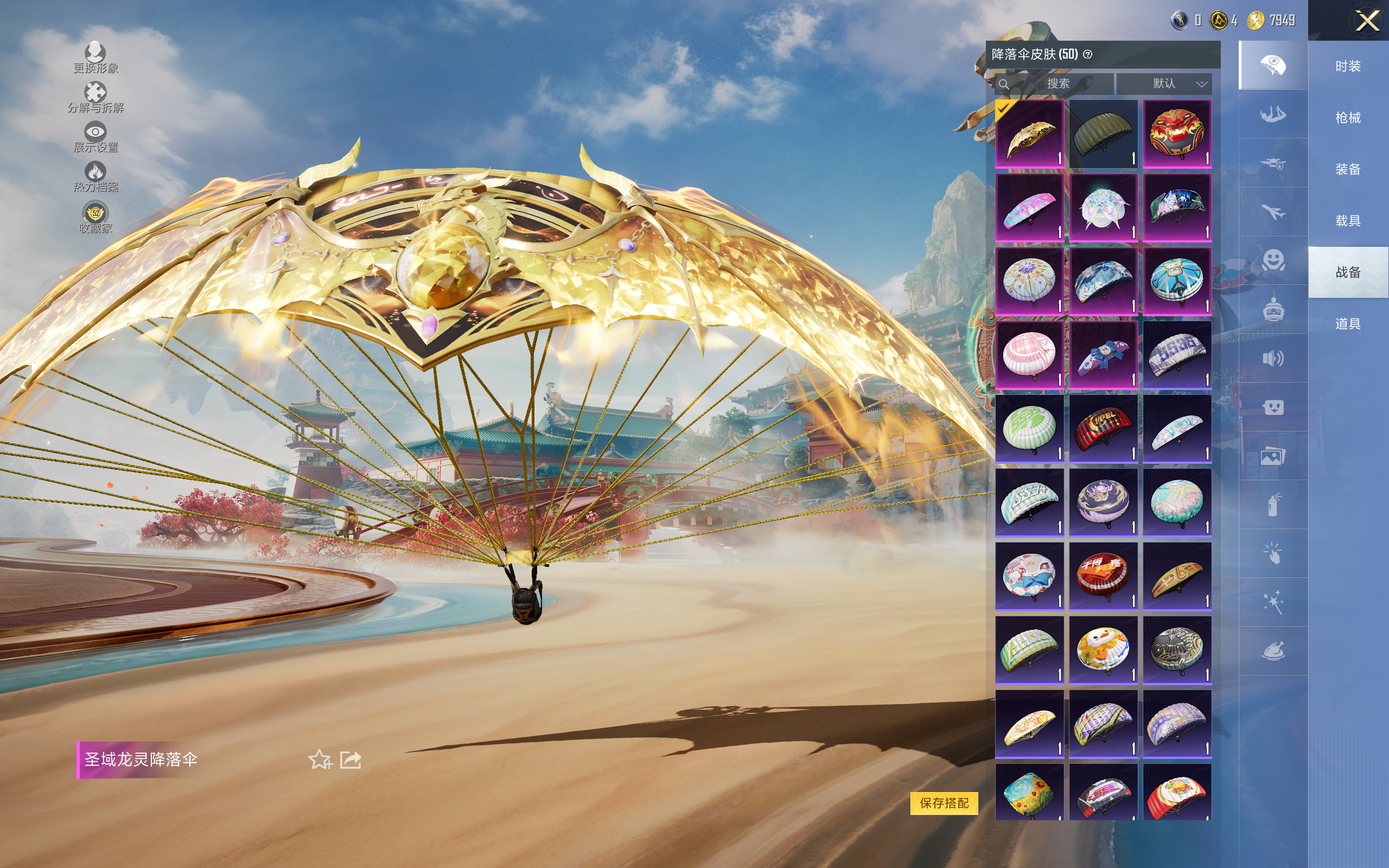Switch to the 时装 tab
Viewport: 1389px width, 868px height.
[1348, 67]
